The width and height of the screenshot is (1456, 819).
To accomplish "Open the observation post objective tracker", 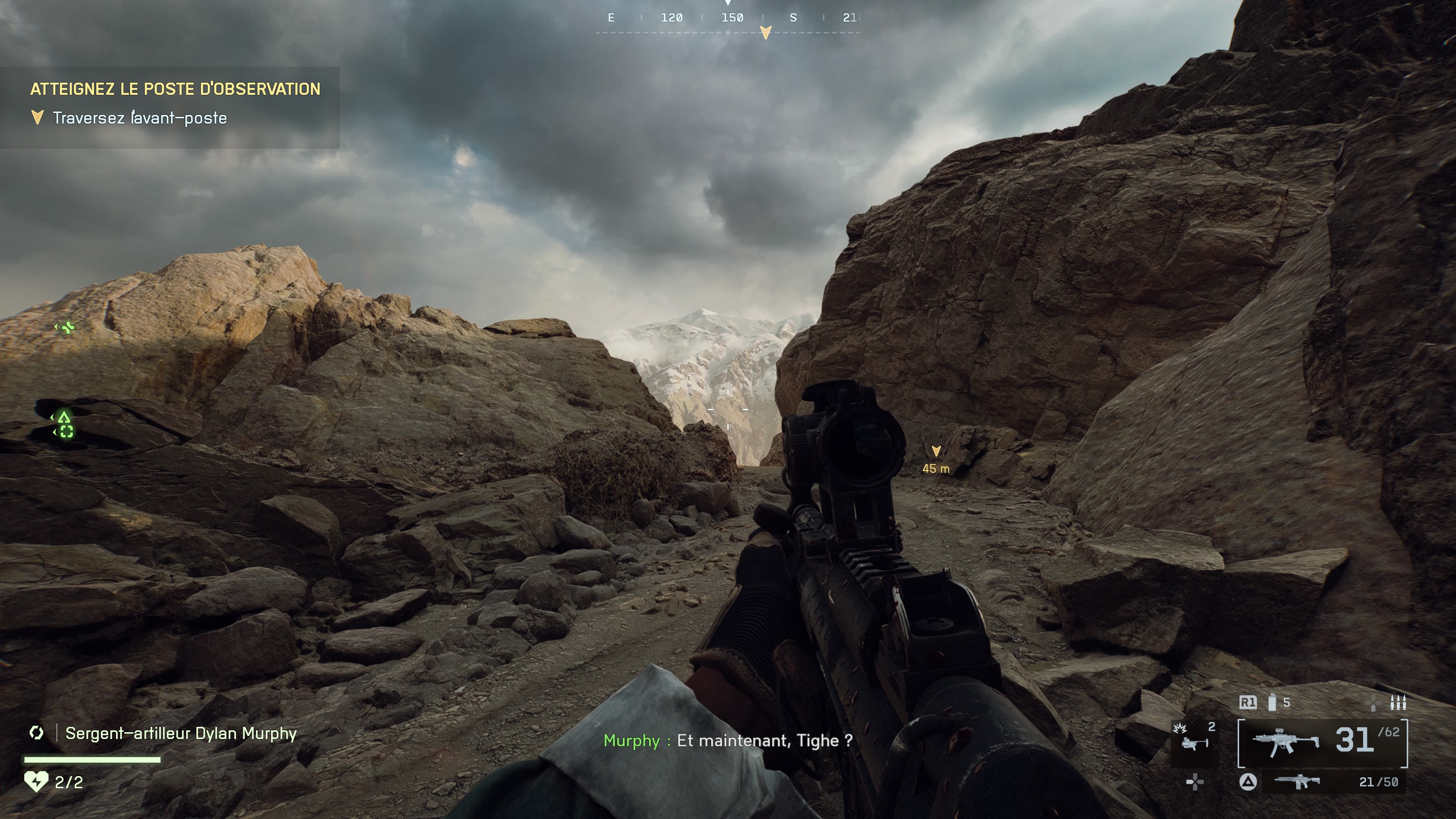I will (175, 89).
